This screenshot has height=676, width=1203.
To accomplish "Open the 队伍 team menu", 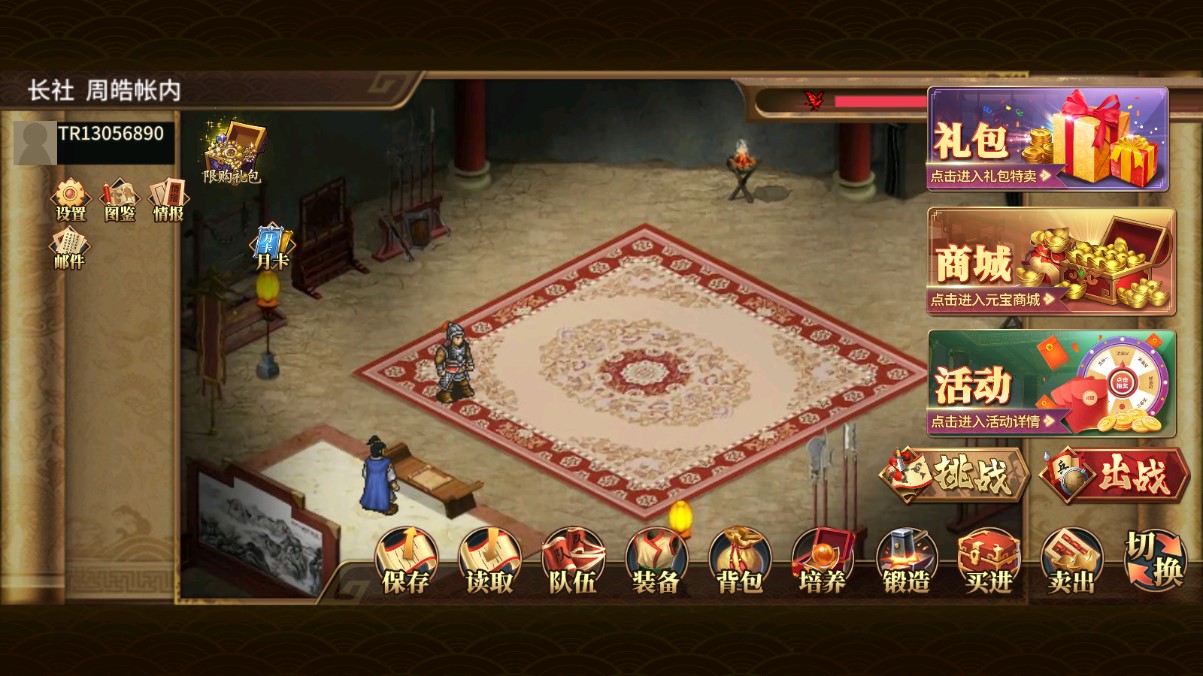I will (x=573, y=562).
